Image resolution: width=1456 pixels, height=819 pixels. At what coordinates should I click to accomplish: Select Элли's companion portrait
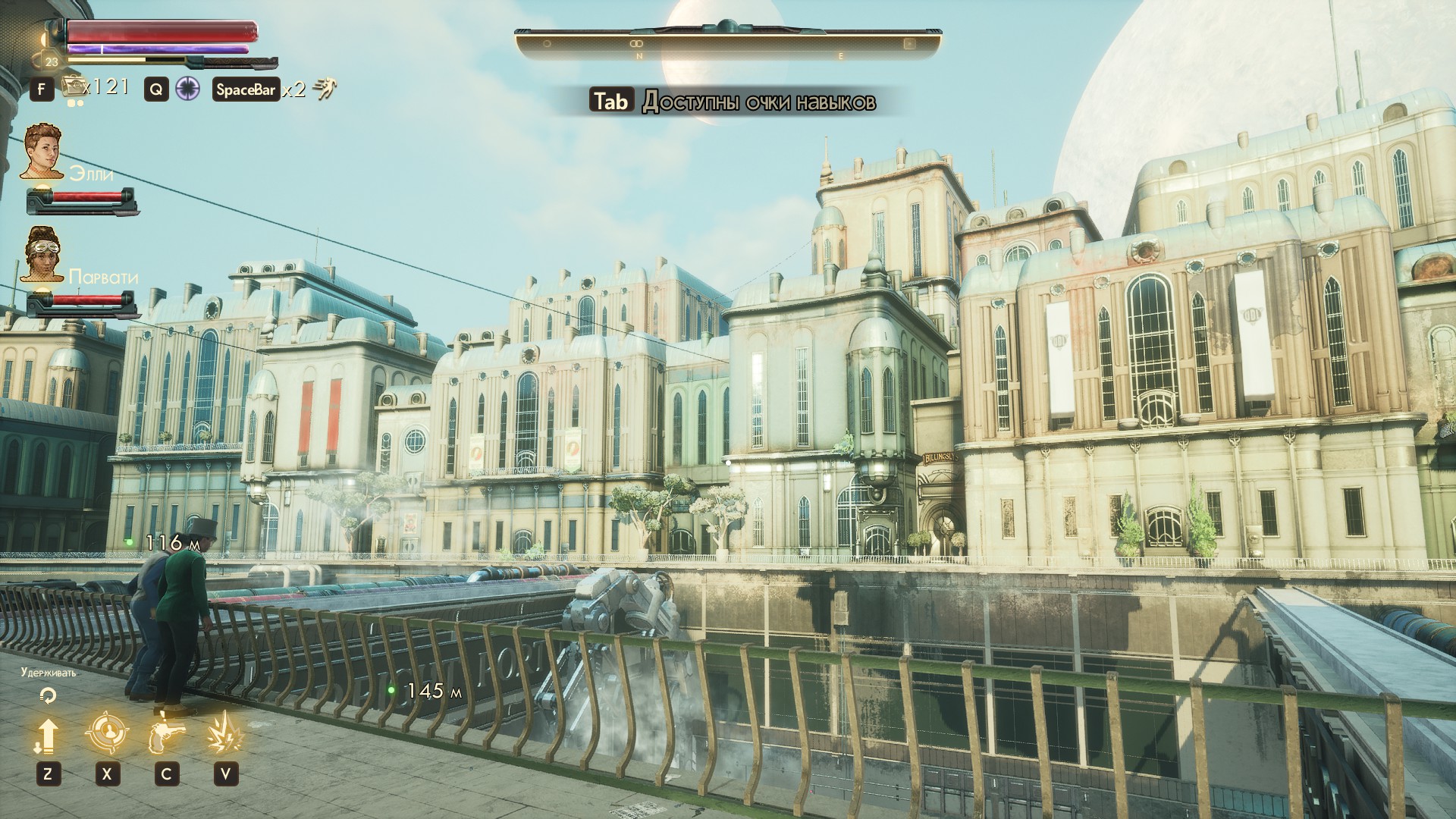click(42, 152)
